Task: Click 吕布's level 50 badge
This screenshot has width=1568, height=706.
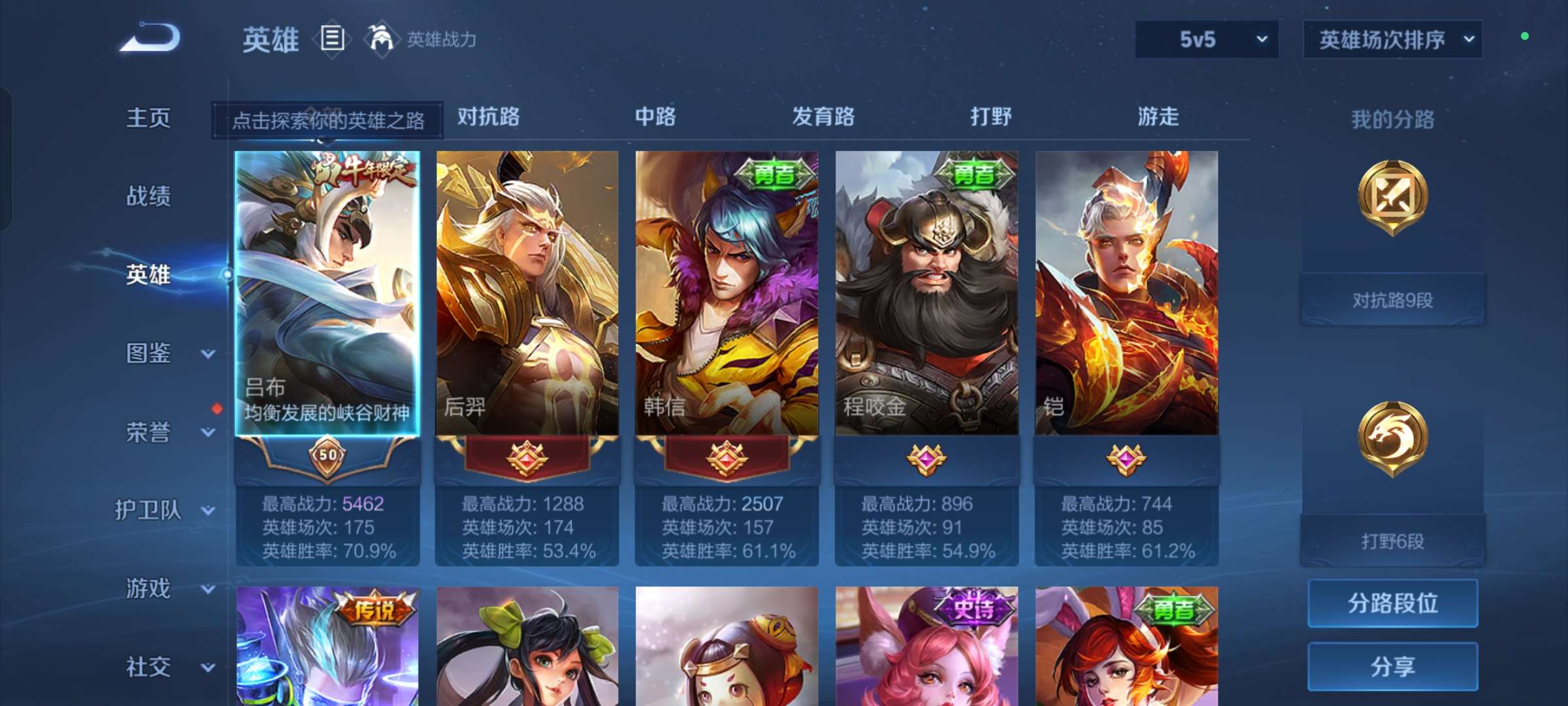Action: (x=329, y=458)
